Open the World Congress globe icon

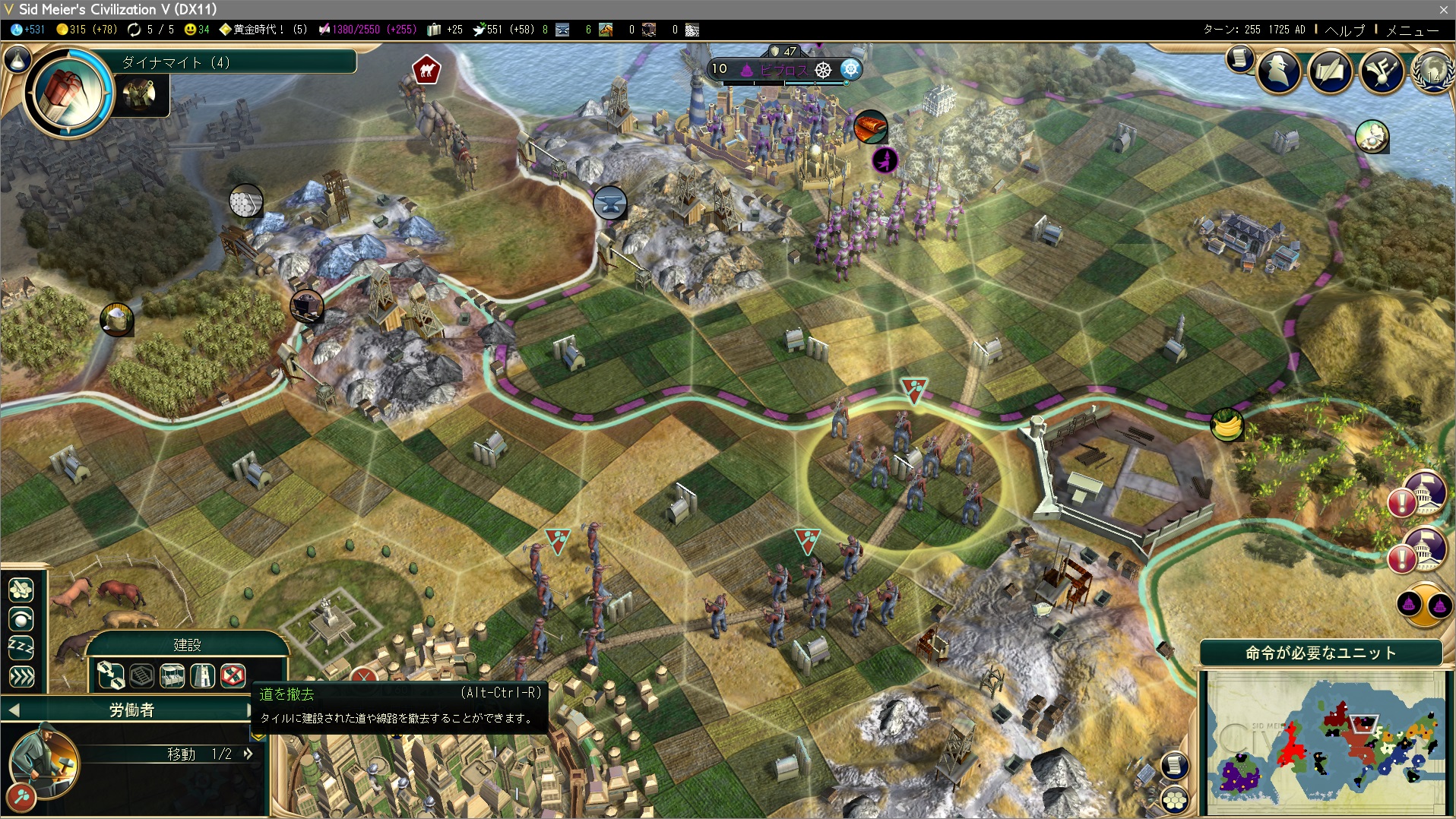[1432, 72]
